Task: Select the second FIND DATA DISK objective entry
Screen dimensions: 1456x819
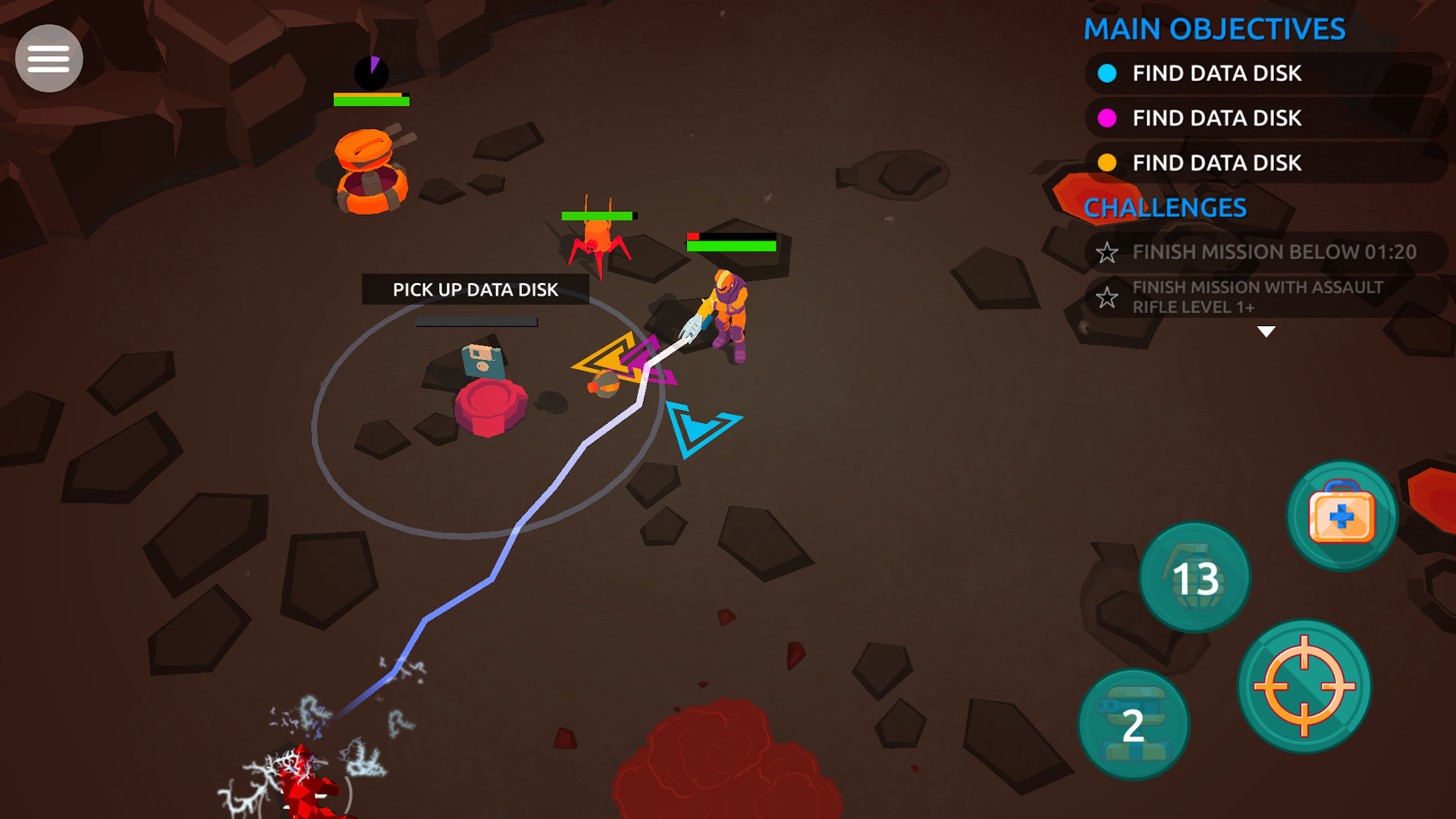Action: click(1216, 118)
